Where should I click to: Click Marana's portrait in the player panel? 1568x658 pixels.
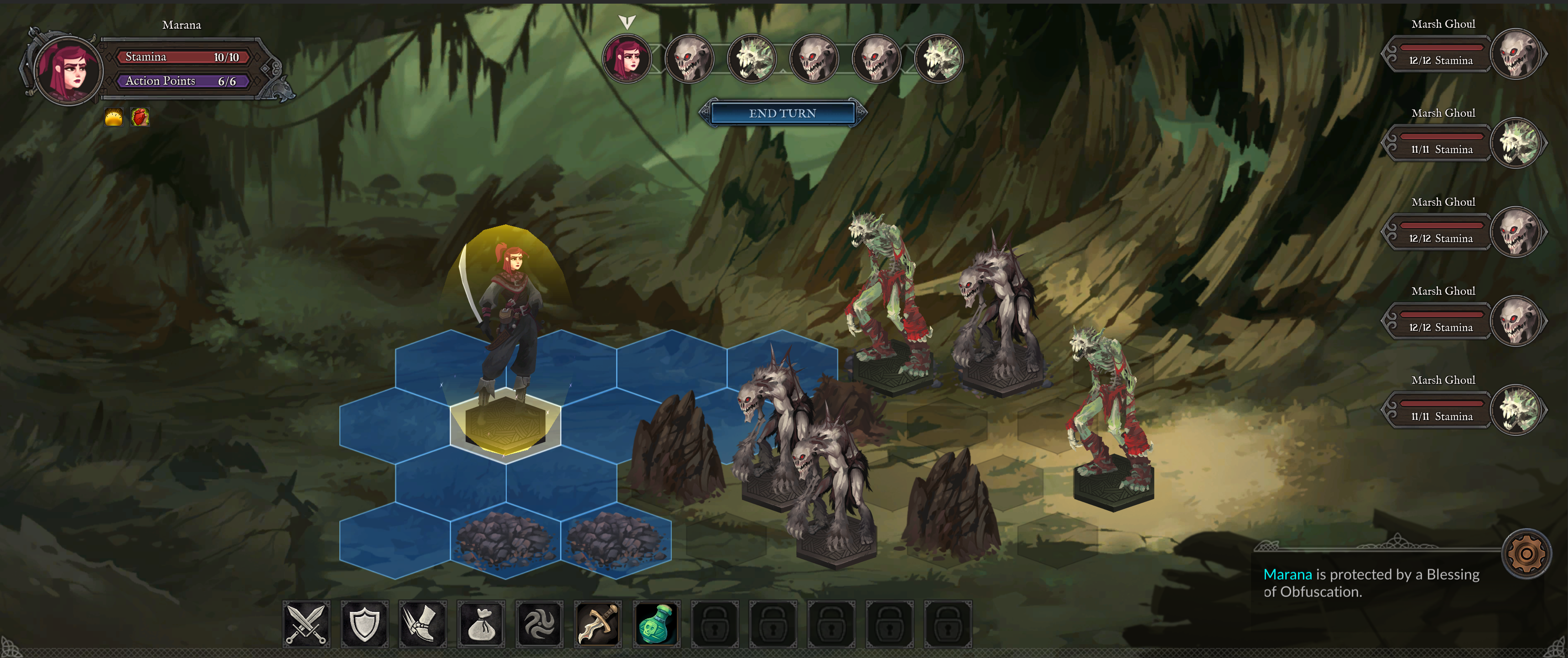68,70
